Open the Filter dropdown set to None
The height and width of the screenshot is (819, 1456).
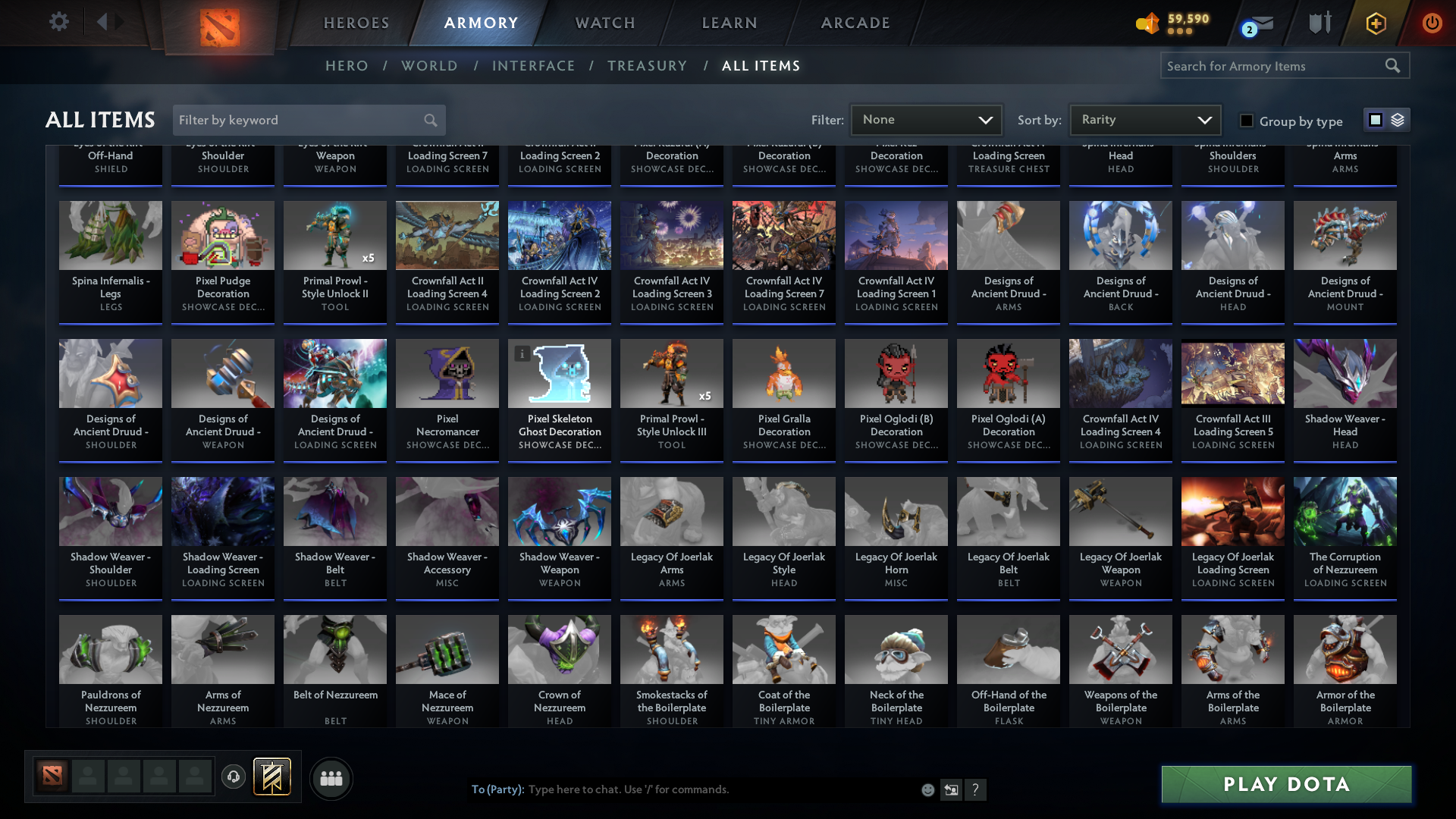(x=926, y=119)
